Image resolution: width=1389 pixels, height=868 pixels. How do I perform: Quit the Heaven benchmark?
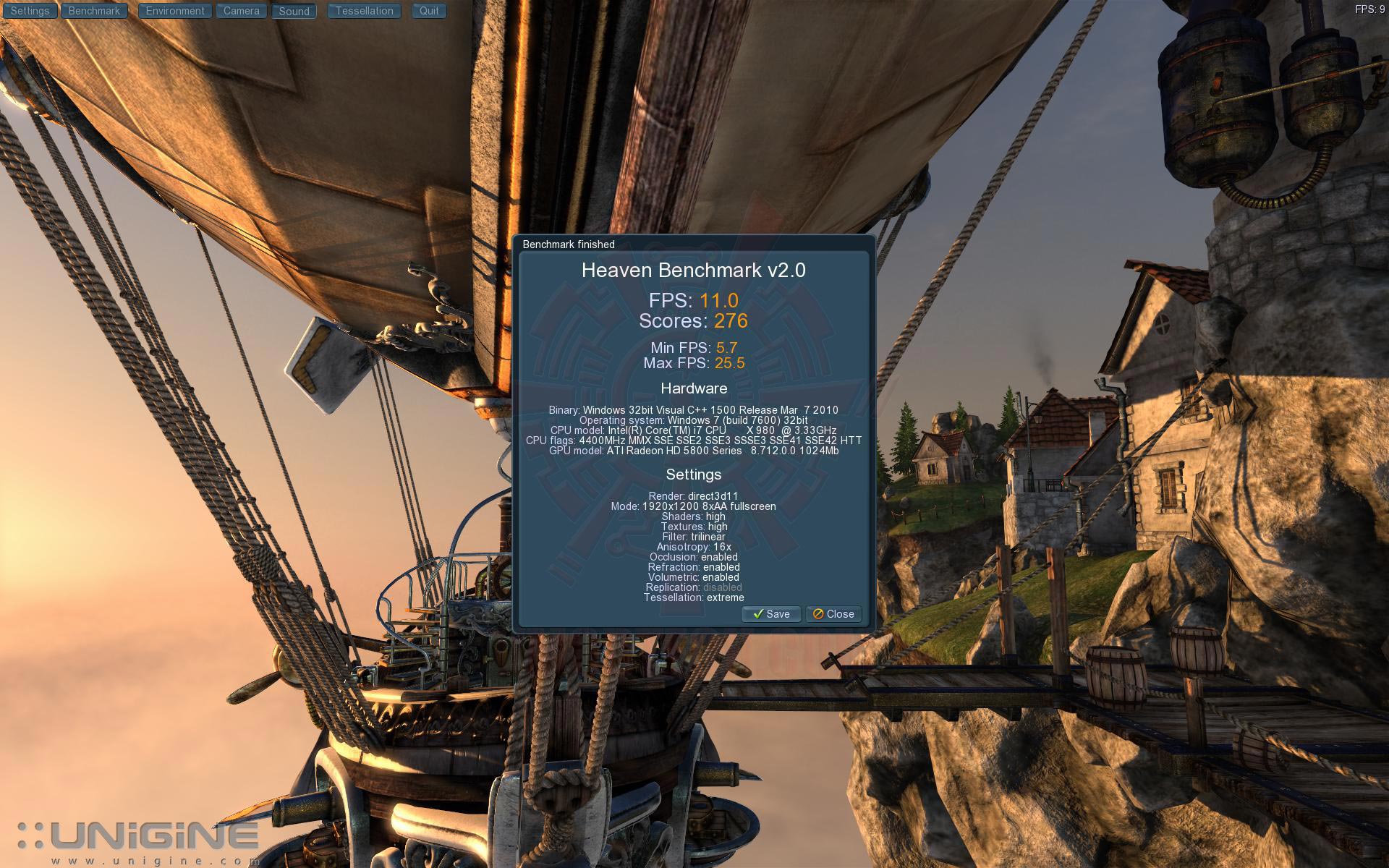tap(429, 11)
